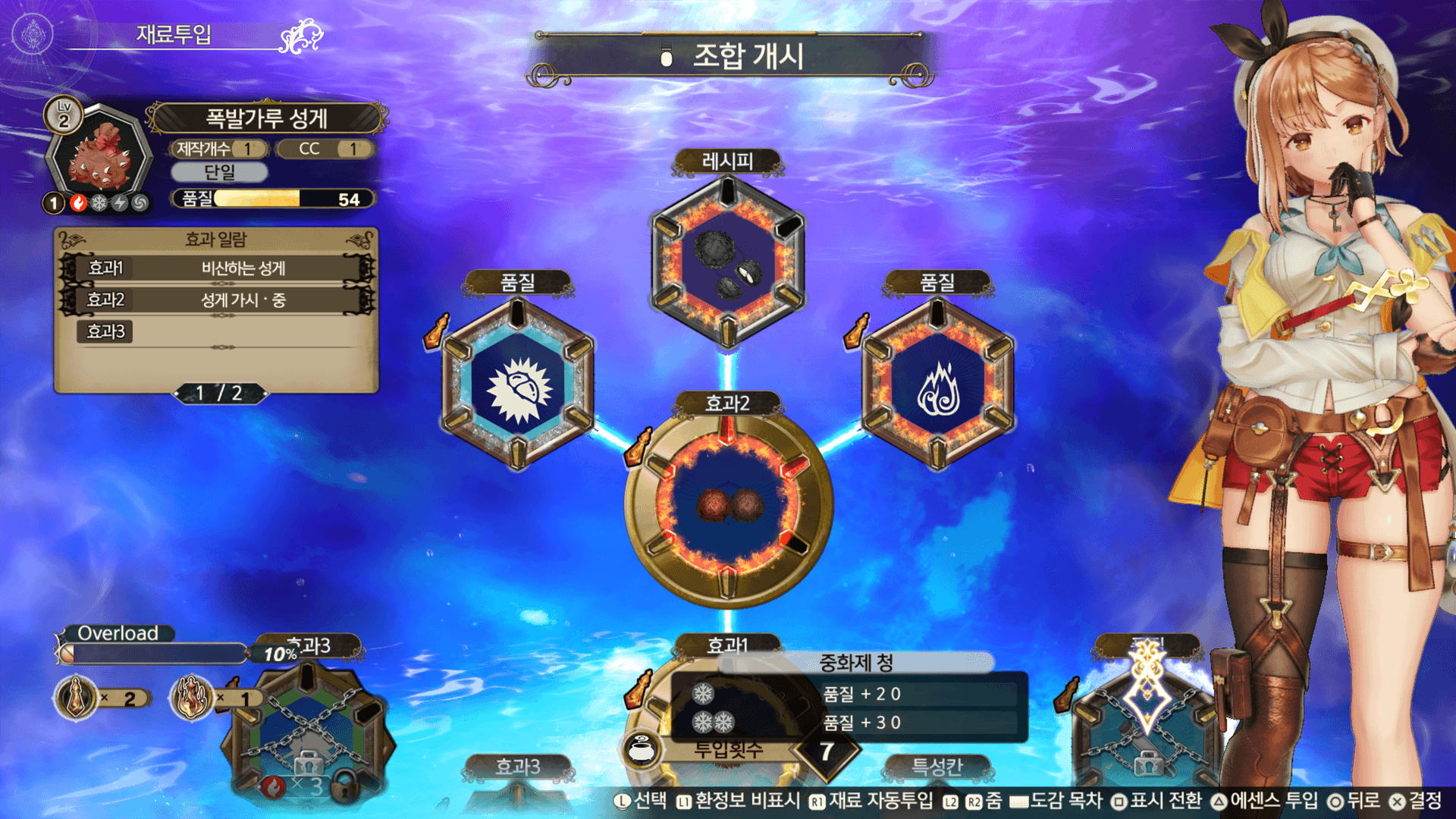Viewport: 1456px width, 819px height.
Task: Start synthesis with 조합 개시 button
Action: pos(732,57)
